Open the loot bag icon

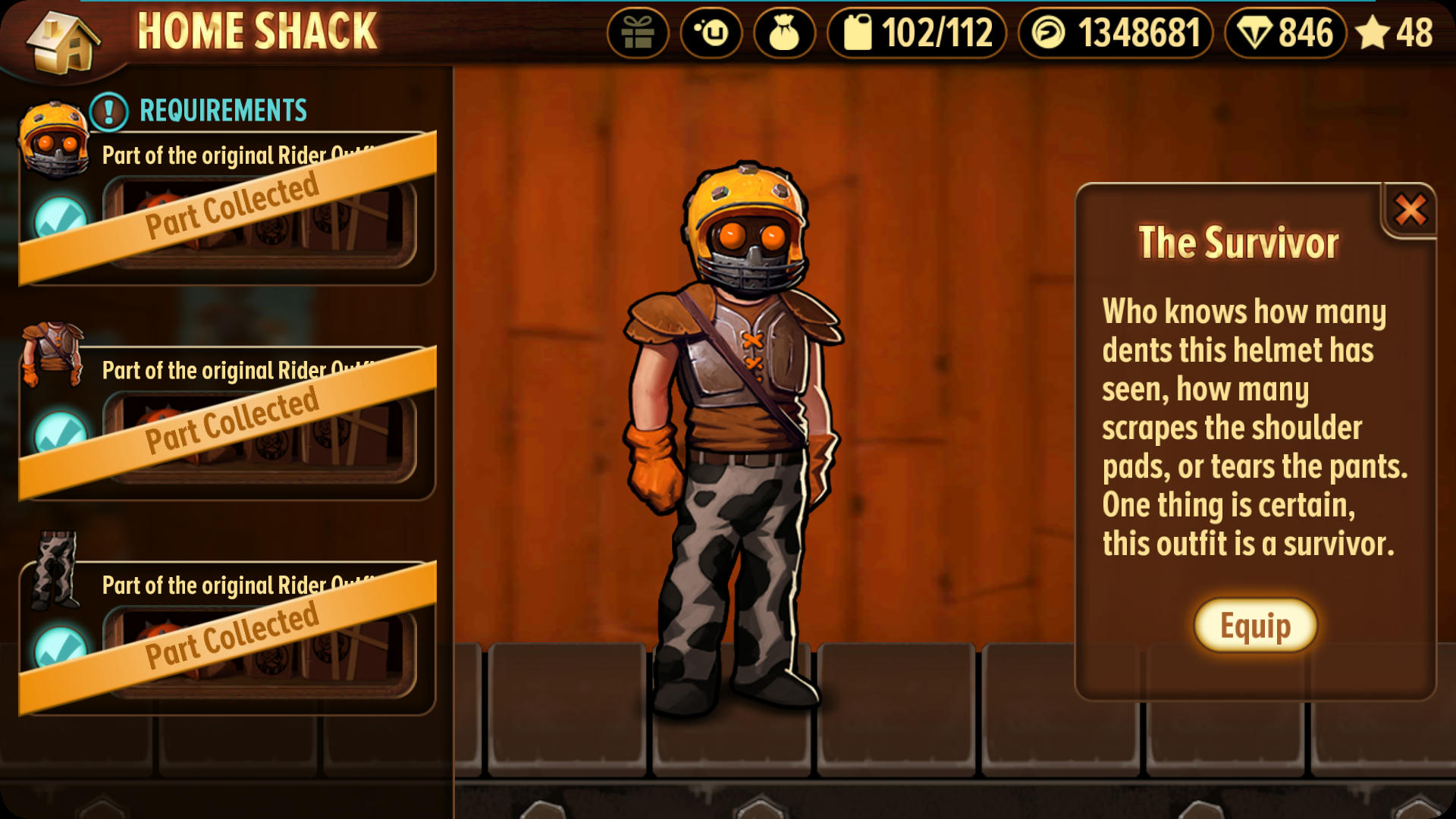coord(784,33)
